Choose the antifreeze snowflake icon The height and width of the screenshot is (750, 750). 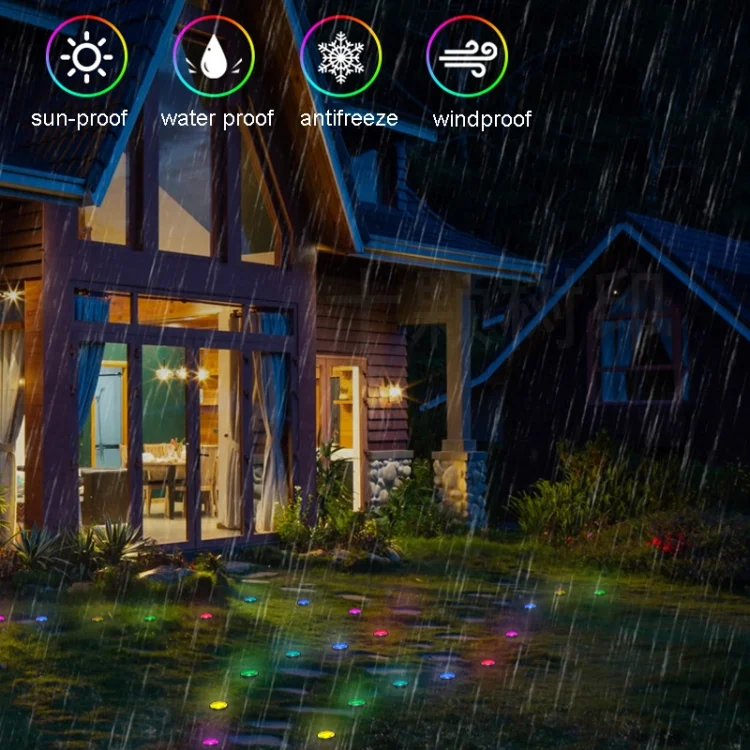(x=341, y=57)
